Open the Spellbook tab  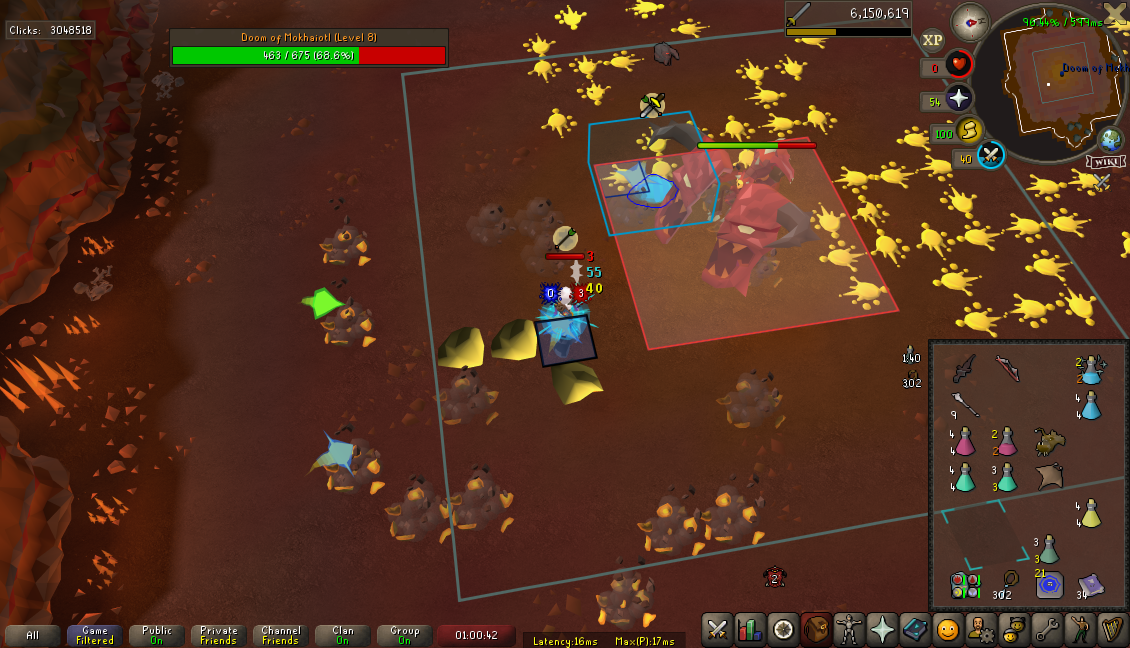click(x=915, y=629)
